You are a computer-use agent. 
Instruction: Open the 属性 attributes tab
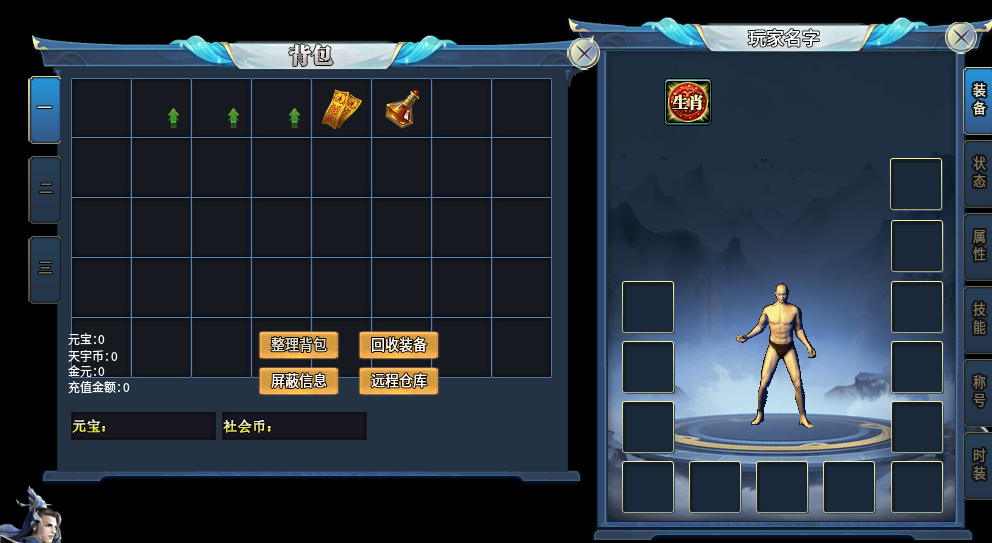(978, 246)
